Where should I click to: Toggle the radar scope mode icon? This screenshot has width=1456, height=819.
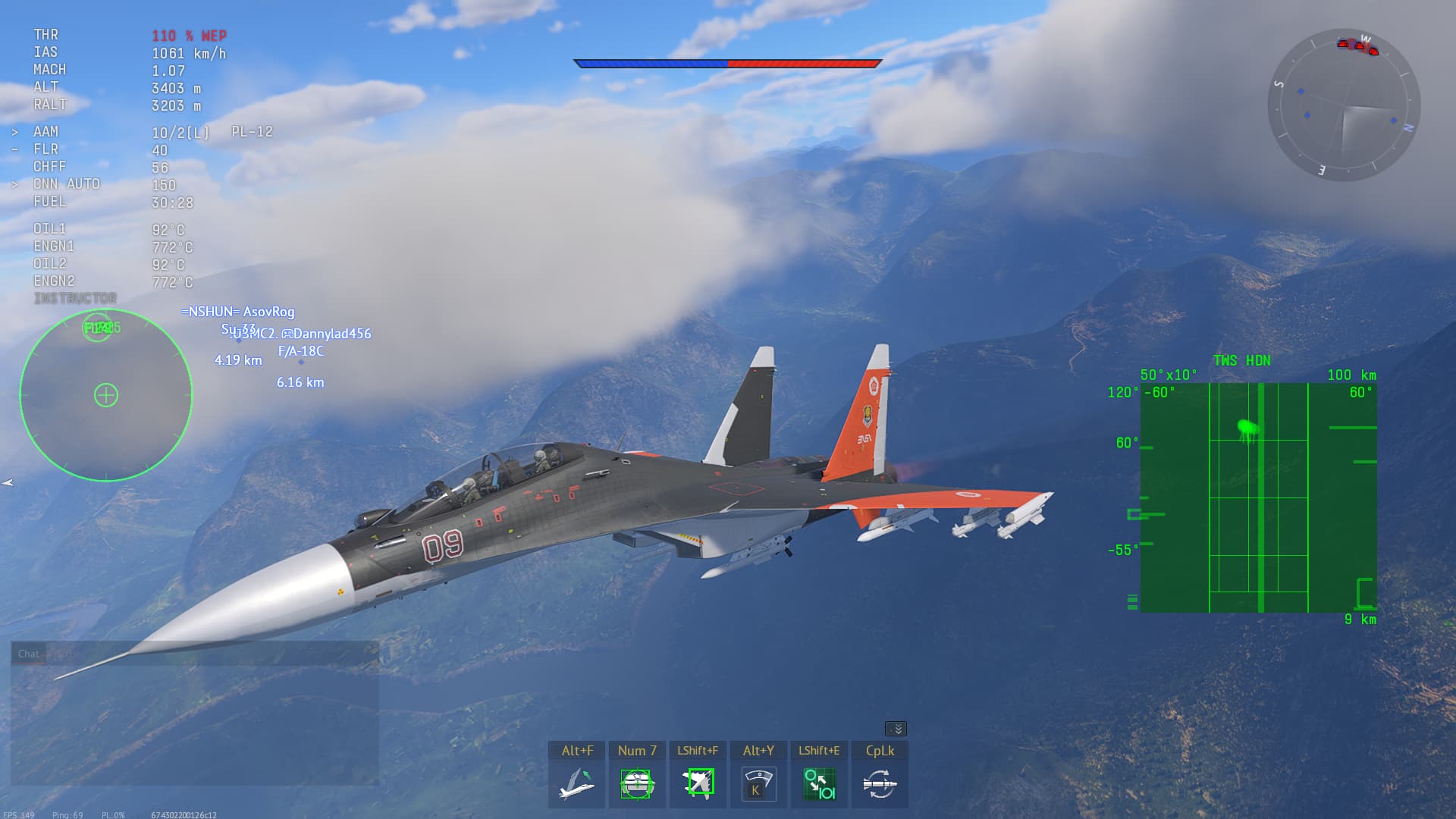point(758,783)
